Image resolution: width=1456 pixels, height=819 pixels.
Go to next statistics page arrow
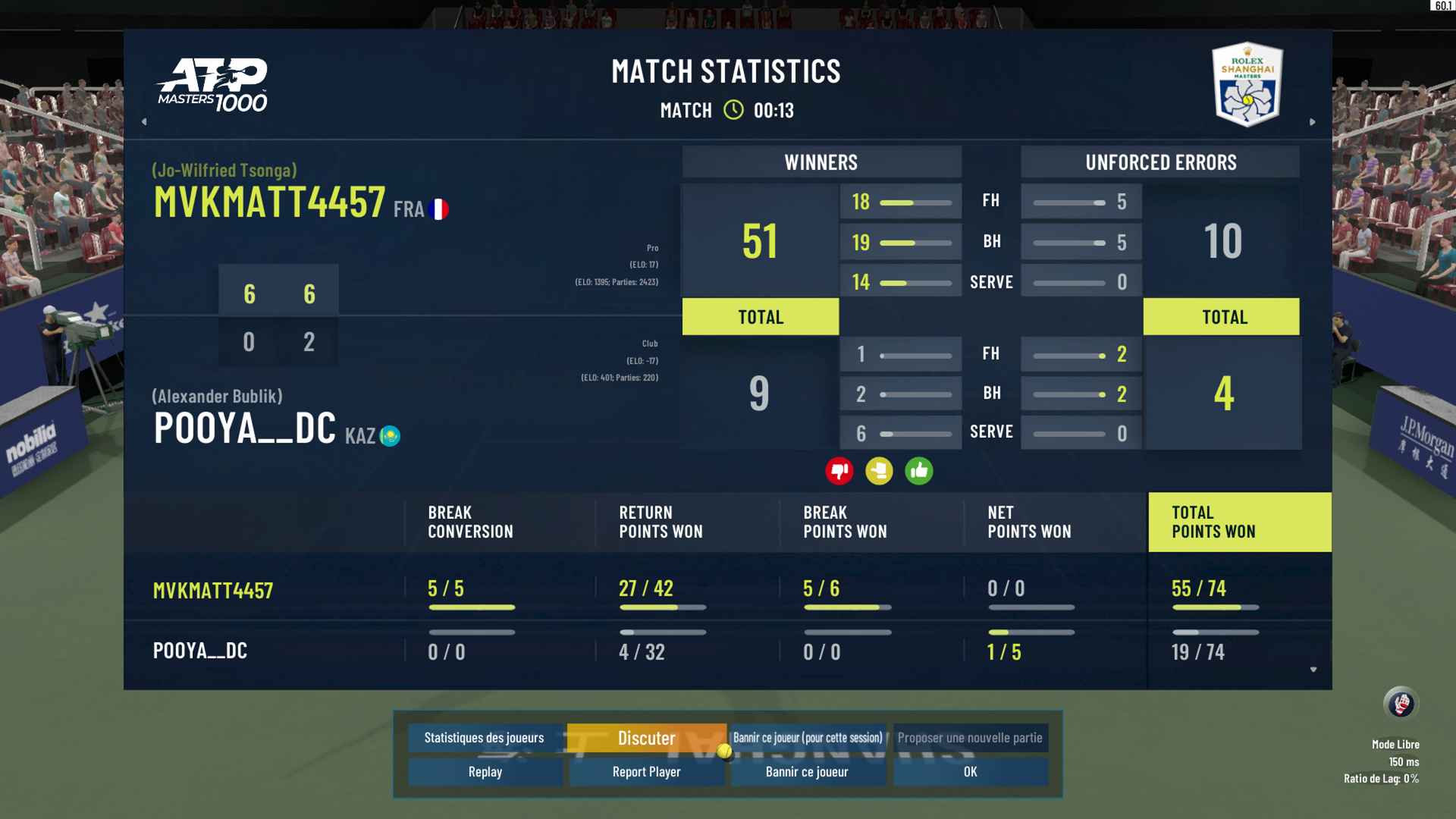click(x=1313, y=121)
